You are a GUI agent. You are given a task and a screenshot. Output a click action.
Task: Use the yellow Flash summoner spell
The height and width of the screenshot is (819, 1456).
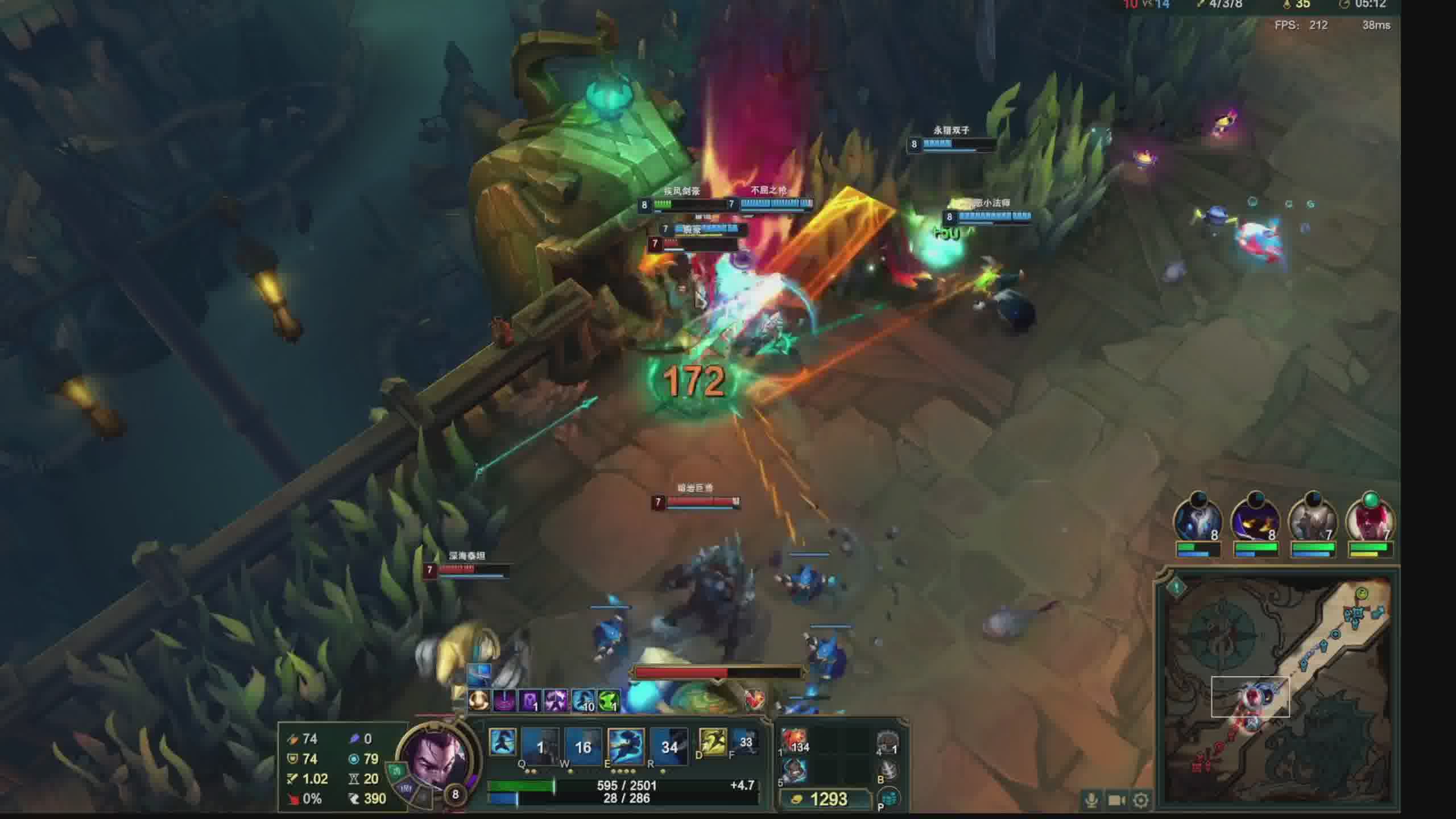click(x=712, y=742)
